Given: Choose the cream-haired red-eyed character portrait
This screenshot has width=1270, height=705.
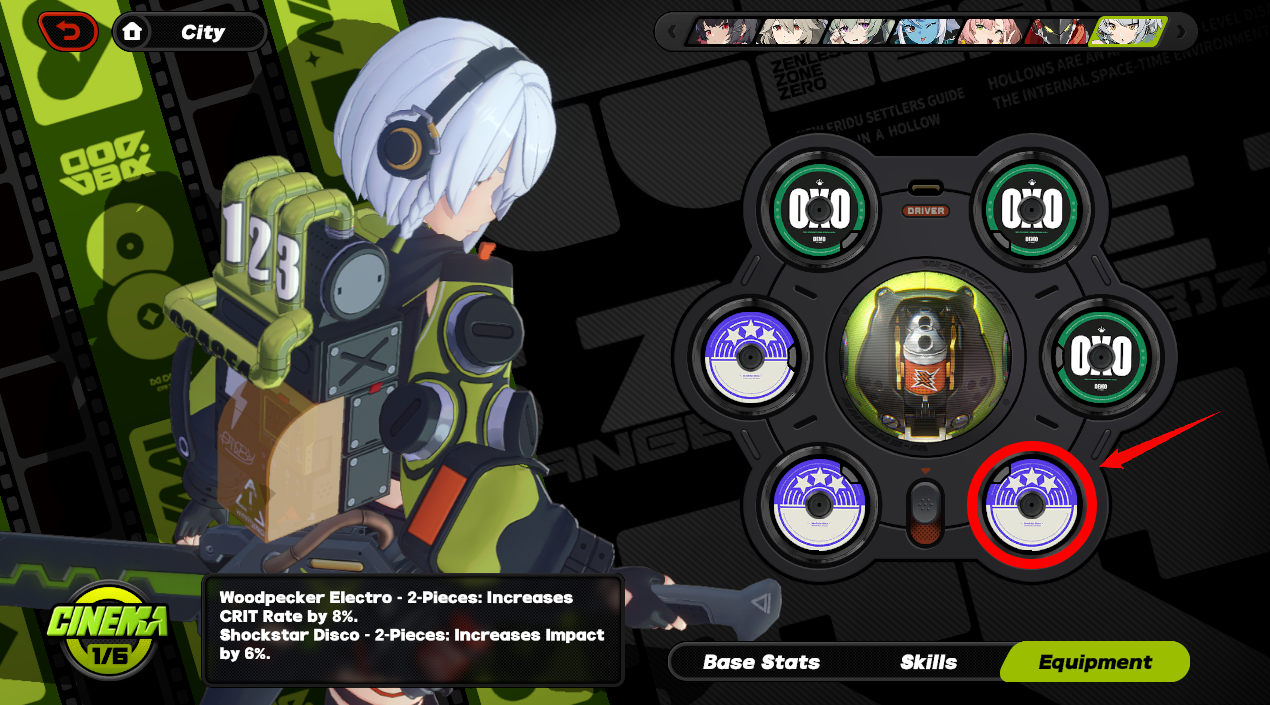Looking at the screenshot, I should tap(790, 32).
